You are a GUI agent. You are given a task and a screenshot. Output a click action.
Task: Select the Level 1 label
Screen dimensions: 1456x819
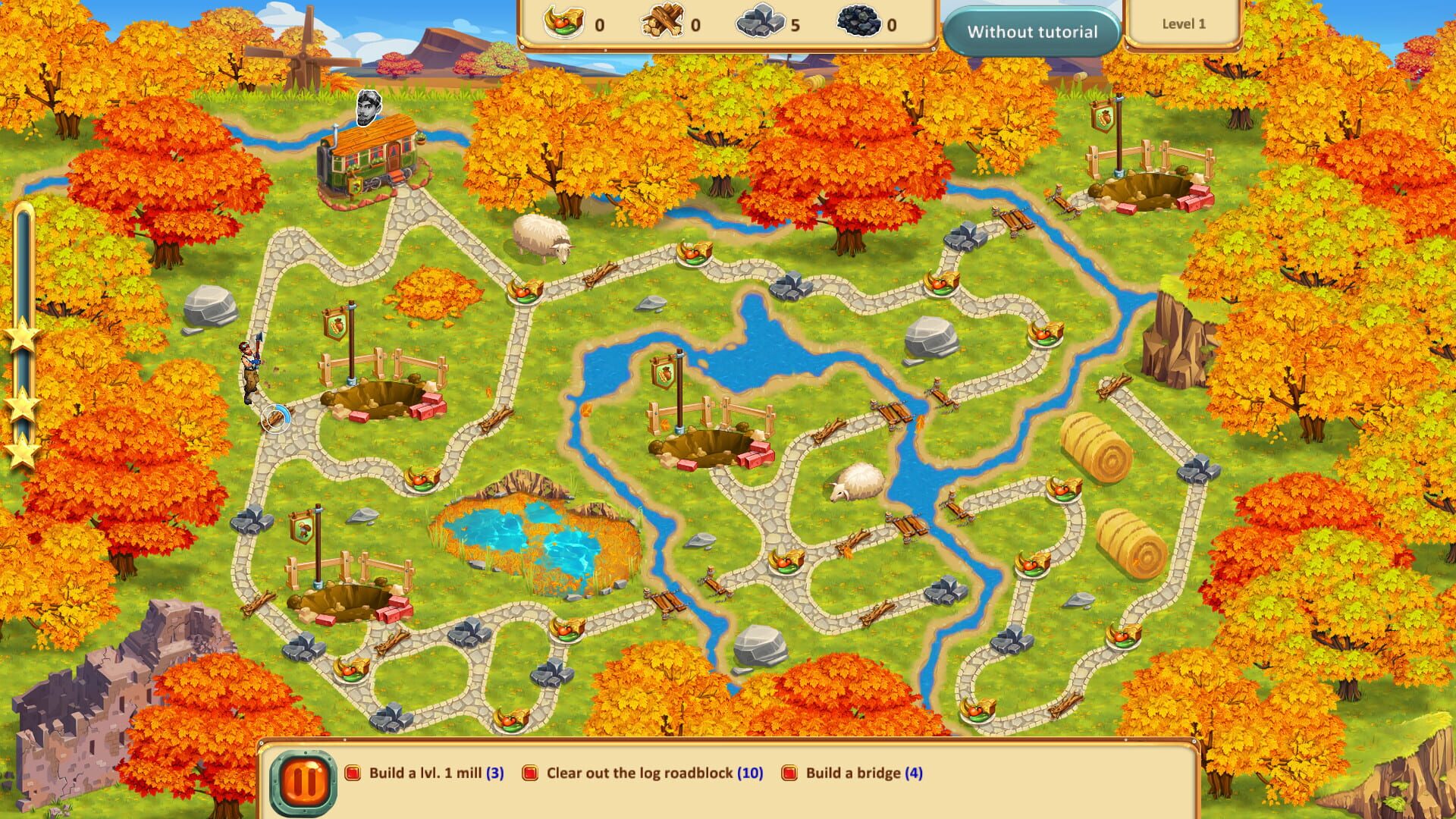1186,24
